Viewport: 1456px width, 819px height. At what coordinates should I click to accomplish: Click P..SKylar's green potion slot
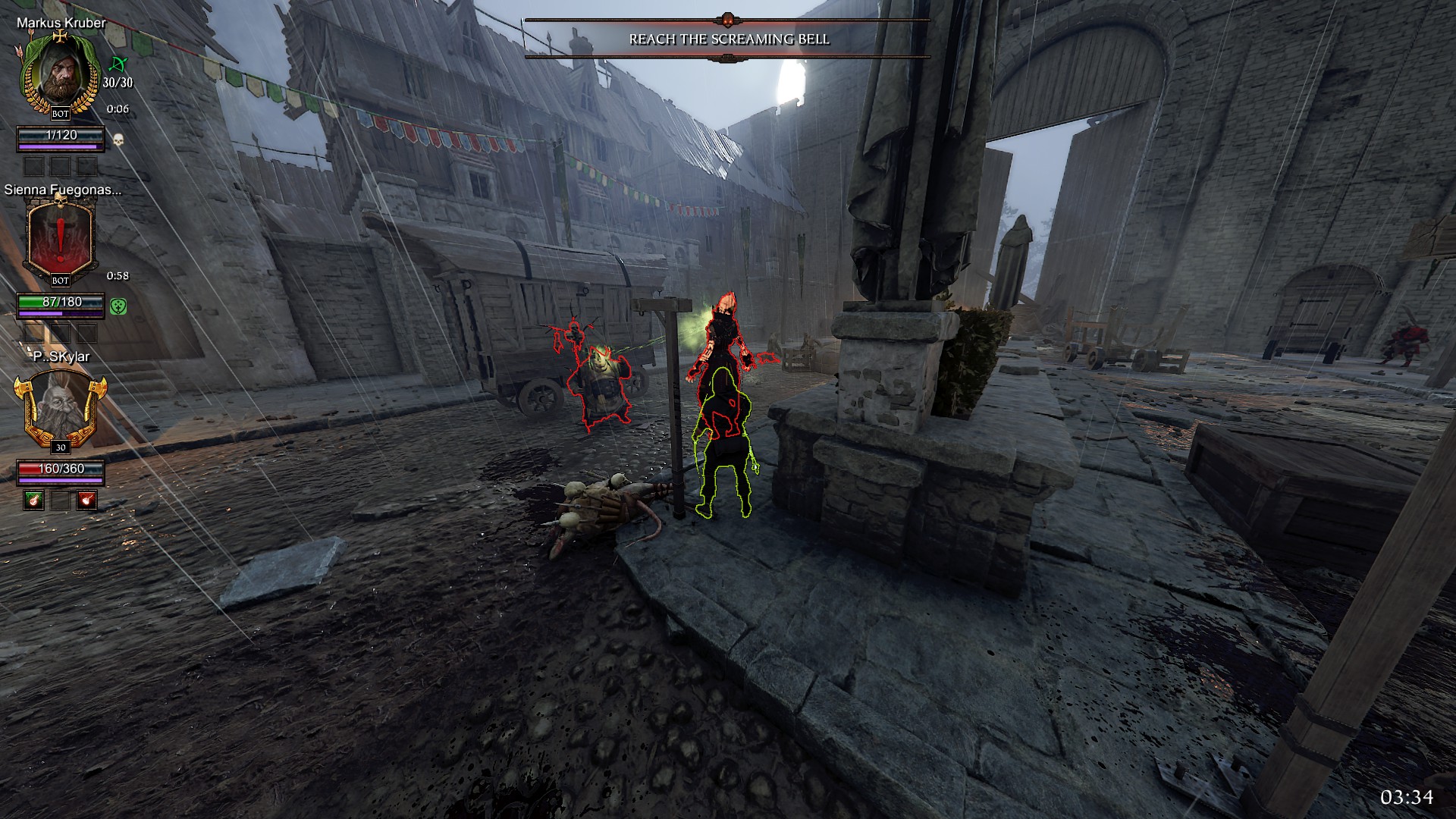[34, 500]
